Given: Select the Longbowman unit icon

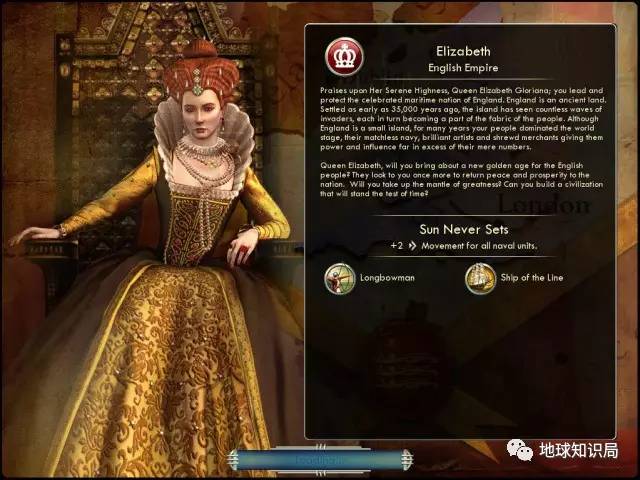Looking at the screenshot, I should [x=340, y=278].
